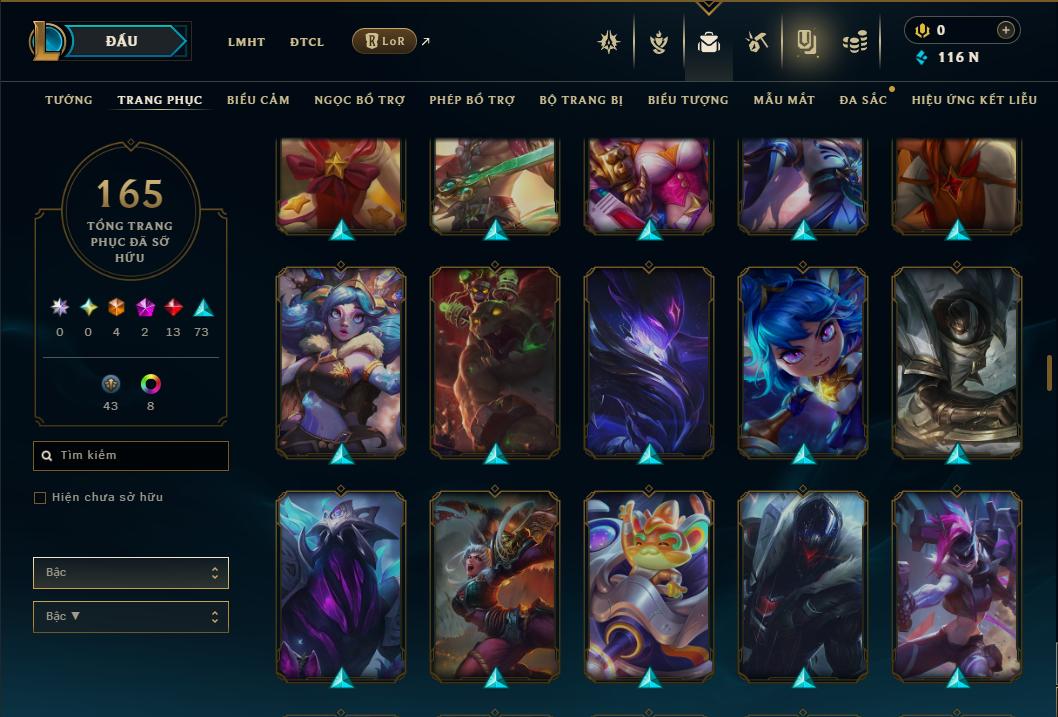Open the laurel crest profile icon
The height and width of the screenshot is (717, 1058).
pos(659,42)
